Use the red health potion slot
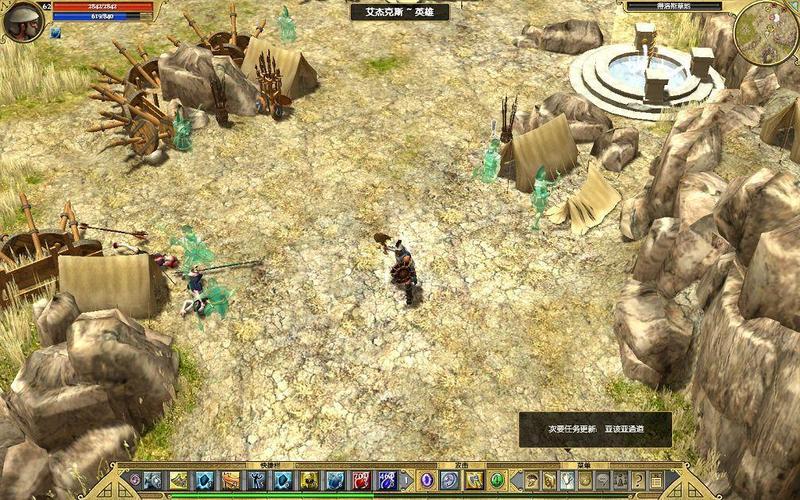The height and width of the screenshot is (500, 800). coord(360,480)
